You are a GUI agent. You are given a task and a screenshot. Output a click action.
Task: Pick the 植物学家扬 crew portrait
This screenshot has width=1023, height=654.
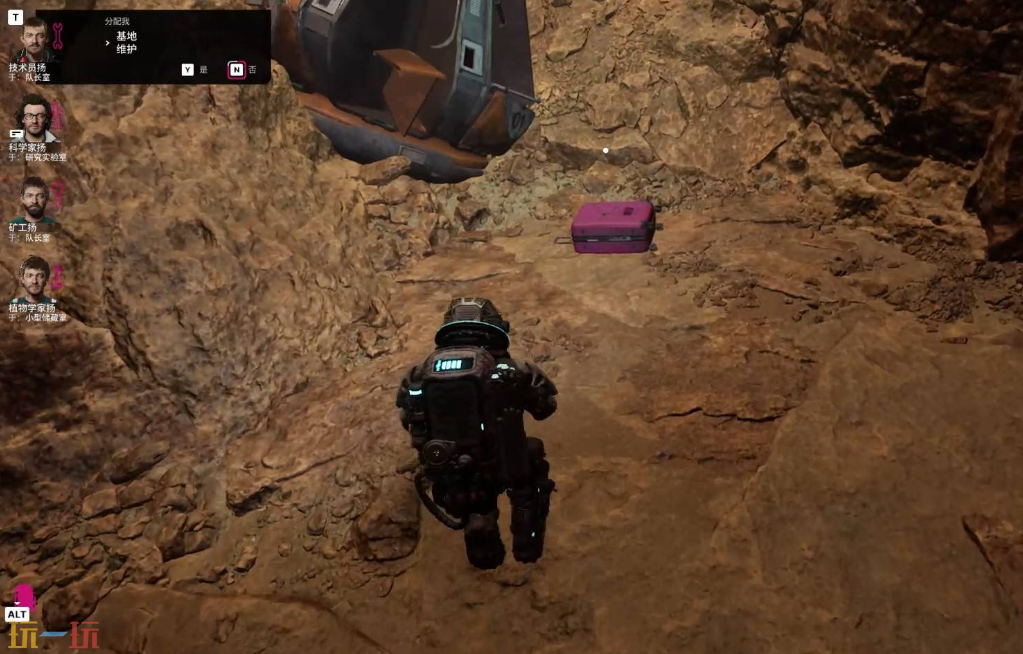(x=35, y=279)
